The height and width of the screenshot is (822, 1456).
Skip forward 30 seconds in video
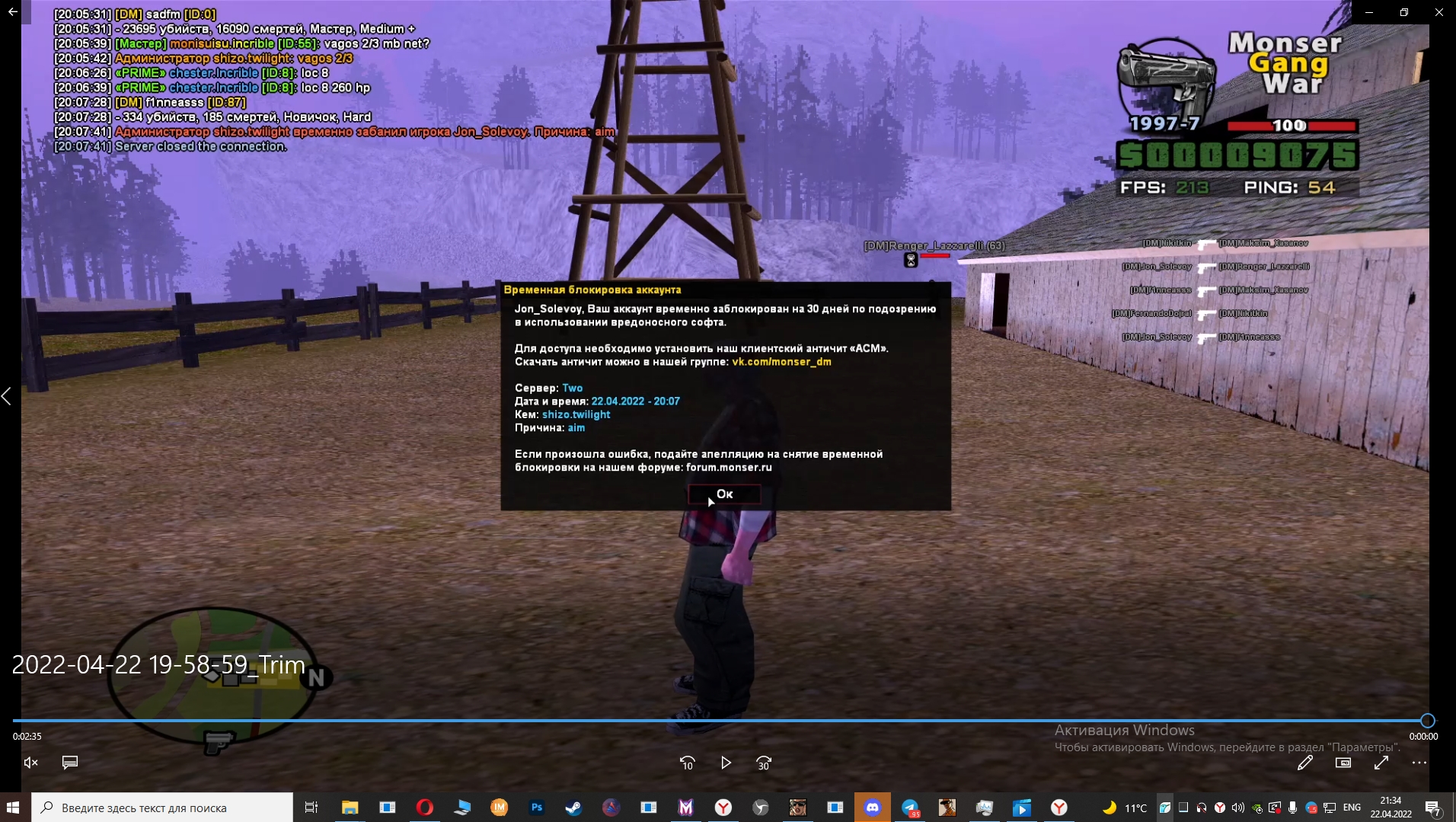[x=764, y=763]
